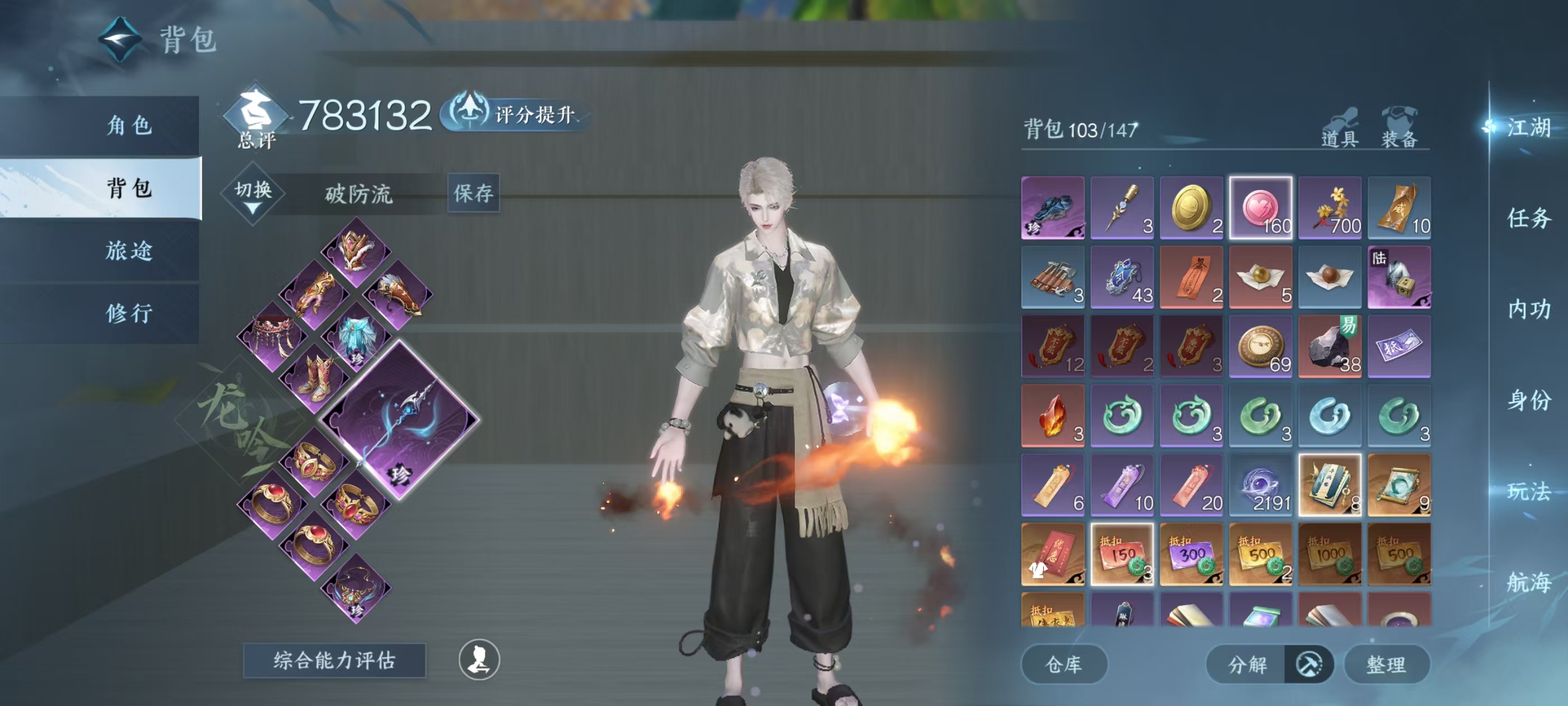Choose the 150 抵扣 coupon slot
1568x706 pixels.
click(x=1122, y=554)
